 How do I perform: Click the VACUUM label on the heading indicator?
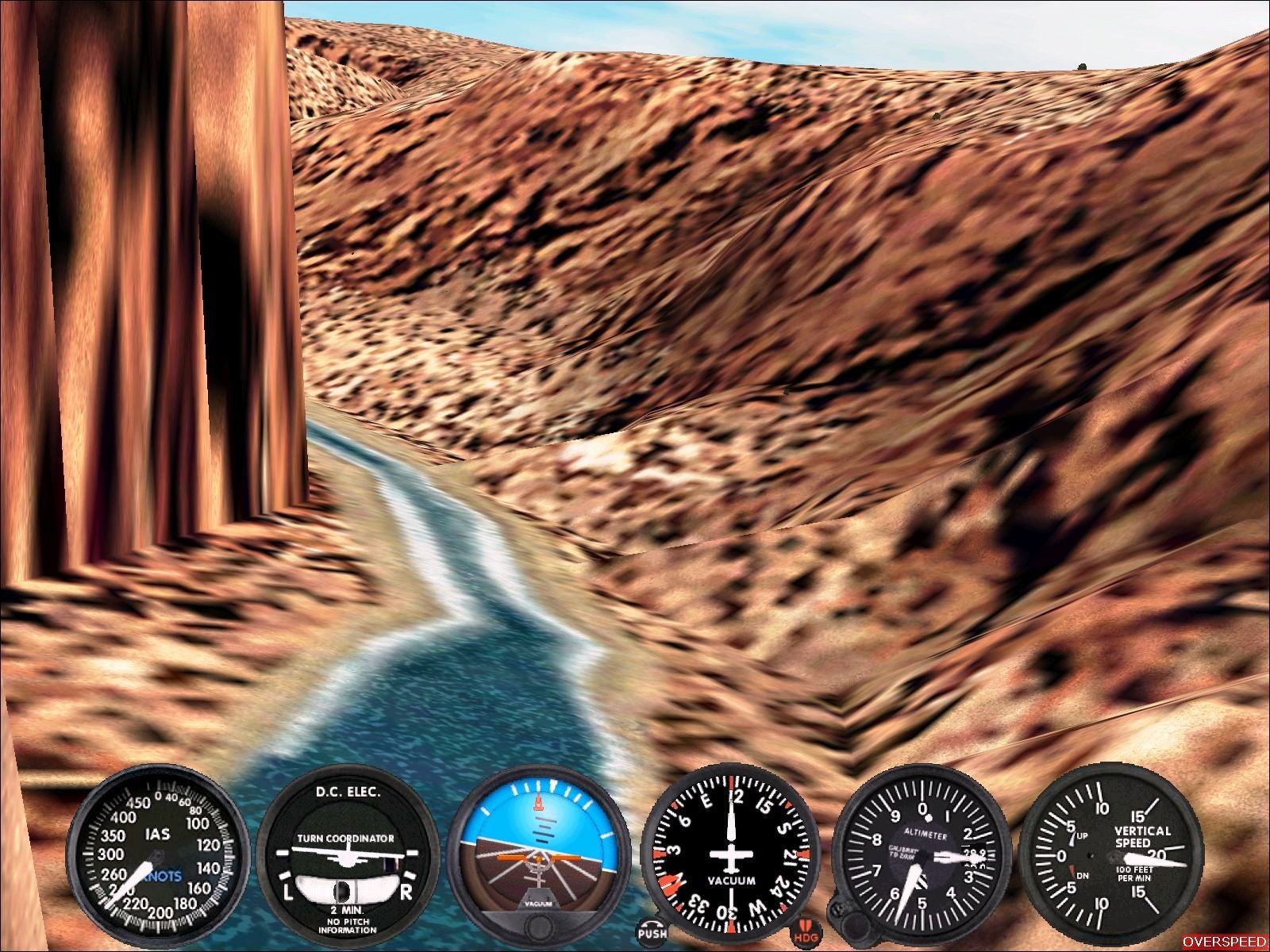pyautogui.click(x=733, y=879)
